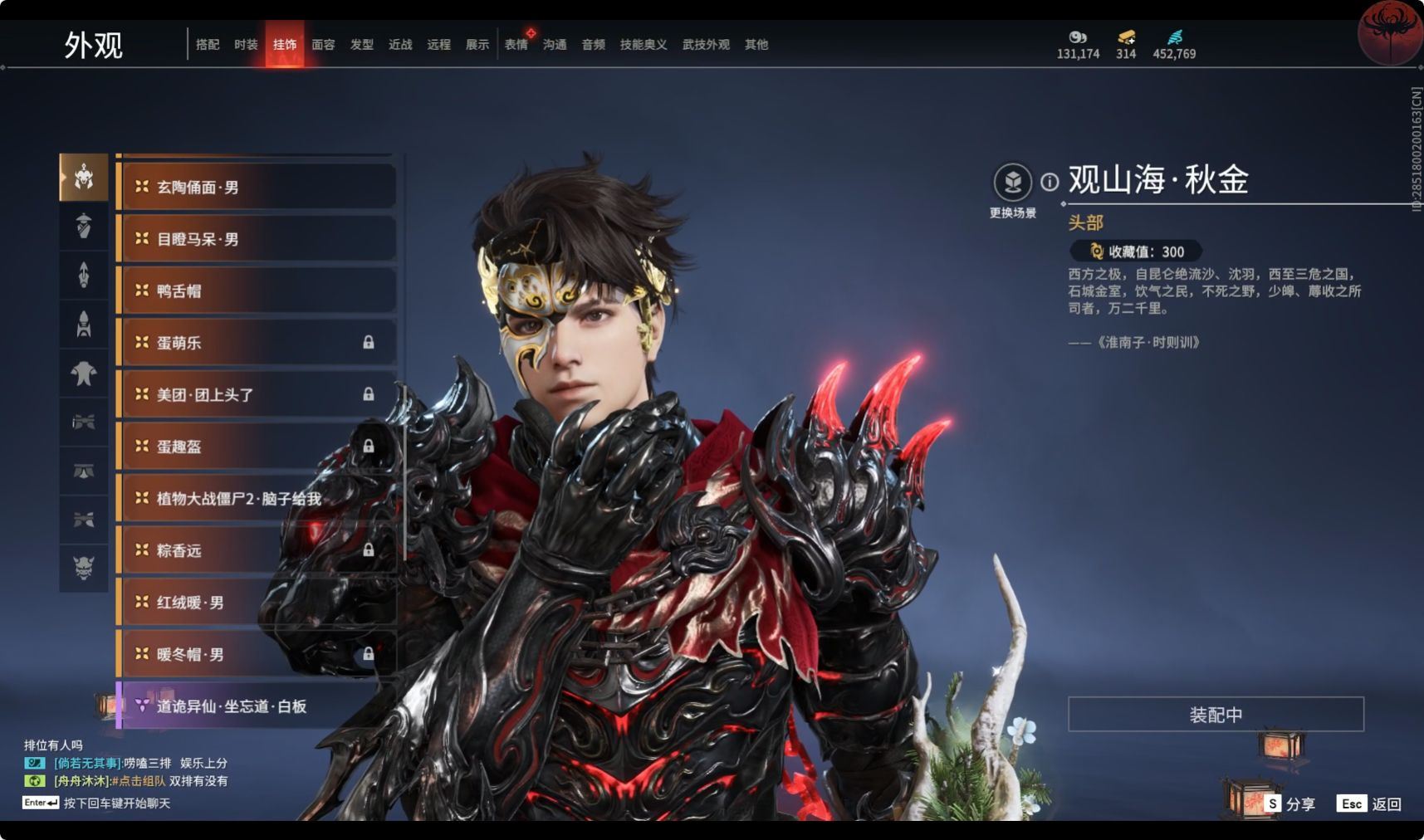This screenshot has width=1424, height=840.
Task: Open the 时装 tab
Action: (x=246, y=45)
